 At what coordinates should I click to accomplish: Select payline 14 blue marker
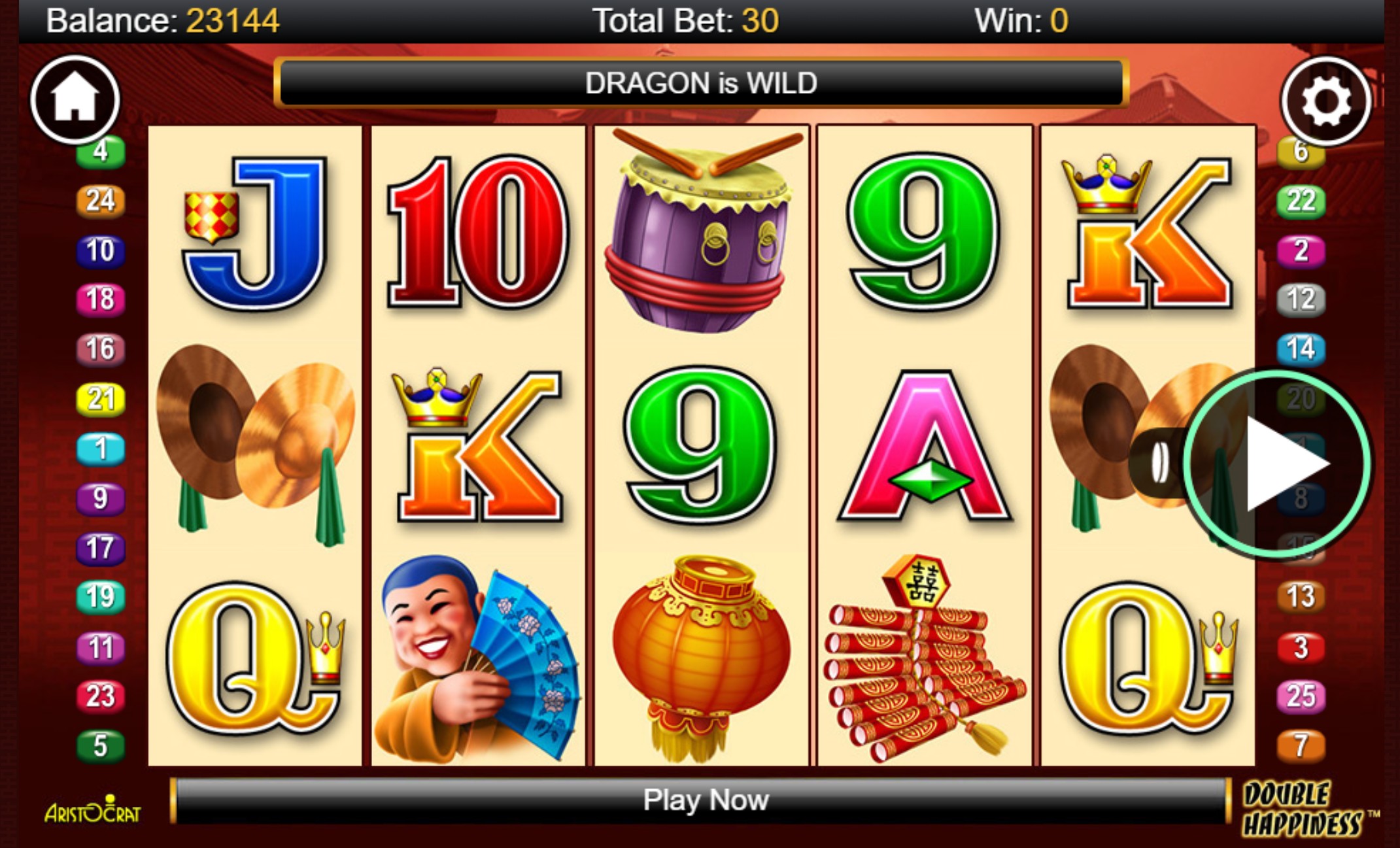(x=1301, y=348)
